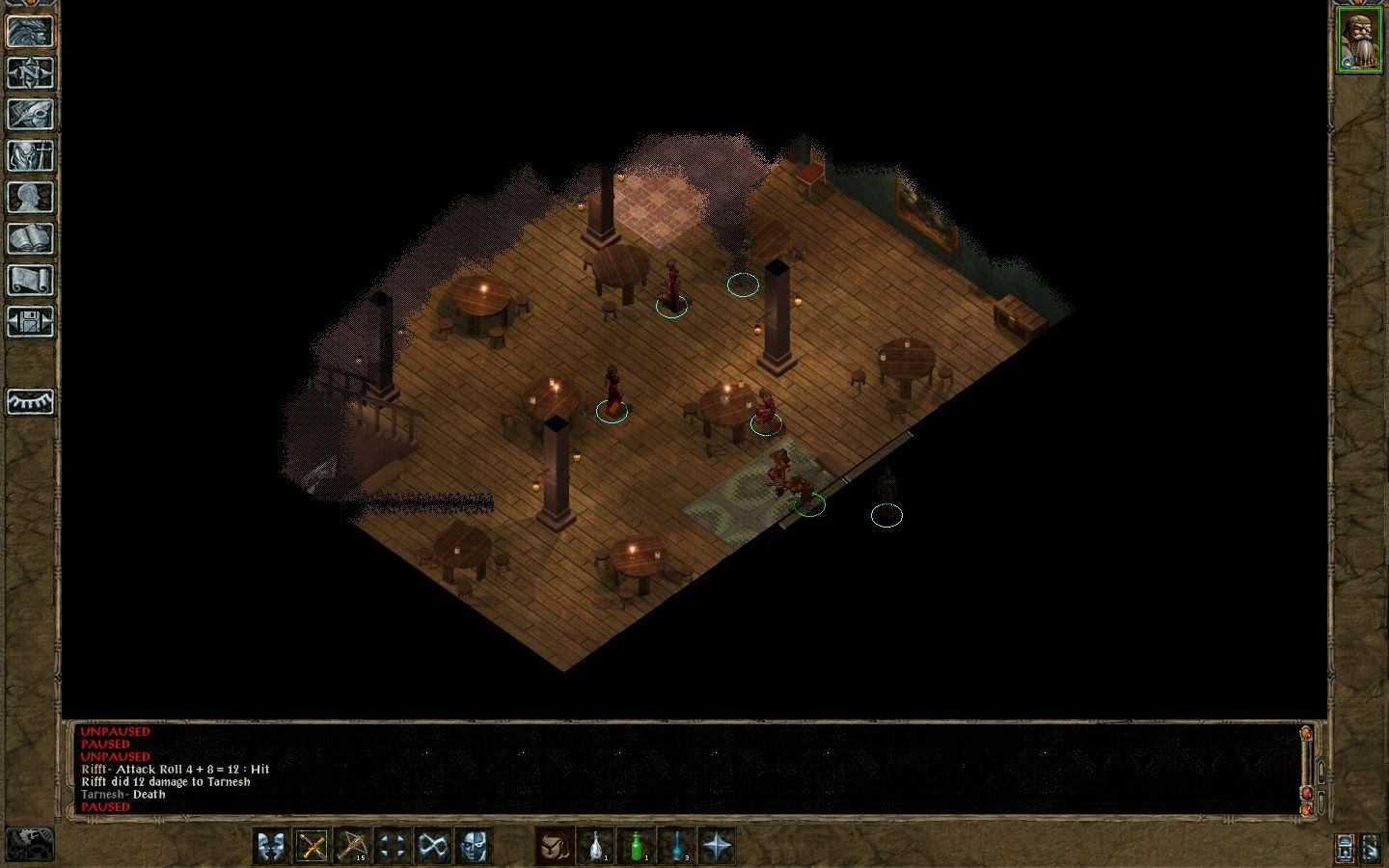1389x868 pixels.
Task: Open the quest journal quill icon
Action: click(30, 113)
